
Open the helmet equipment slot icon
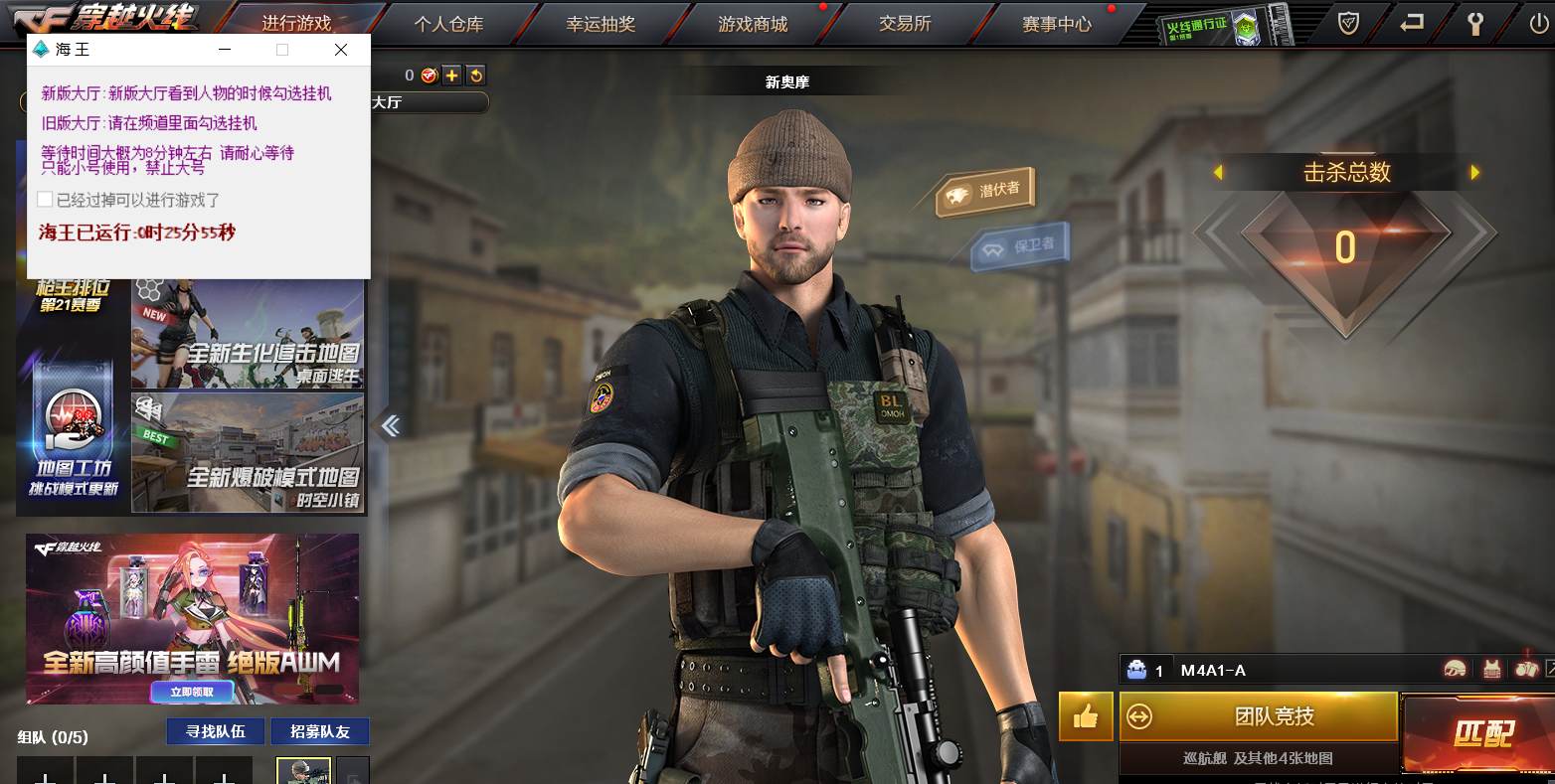[1455, 669]
